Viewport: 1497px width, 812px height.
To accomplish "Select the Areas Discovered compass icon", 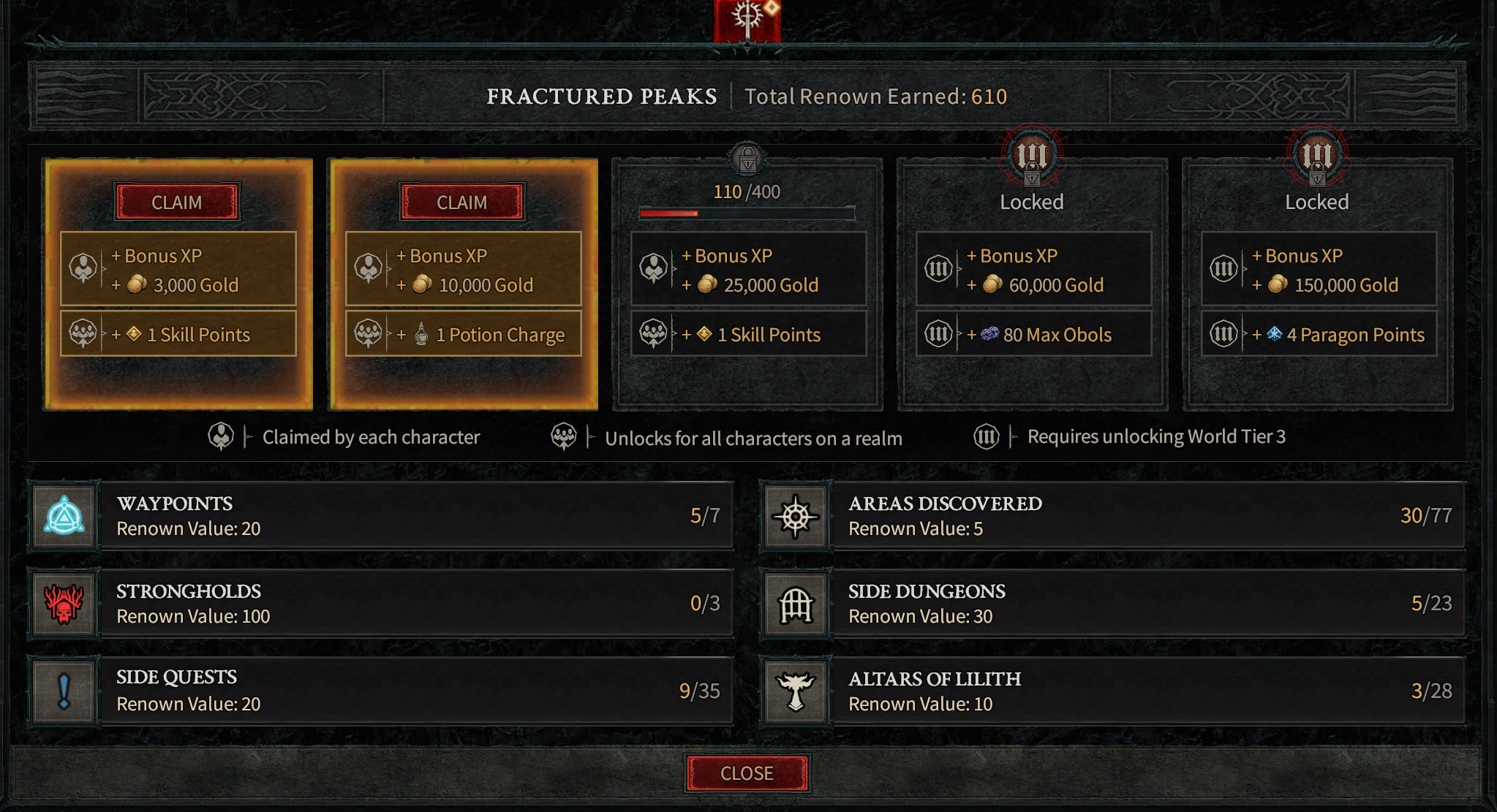I will click(x=797, y=516).
